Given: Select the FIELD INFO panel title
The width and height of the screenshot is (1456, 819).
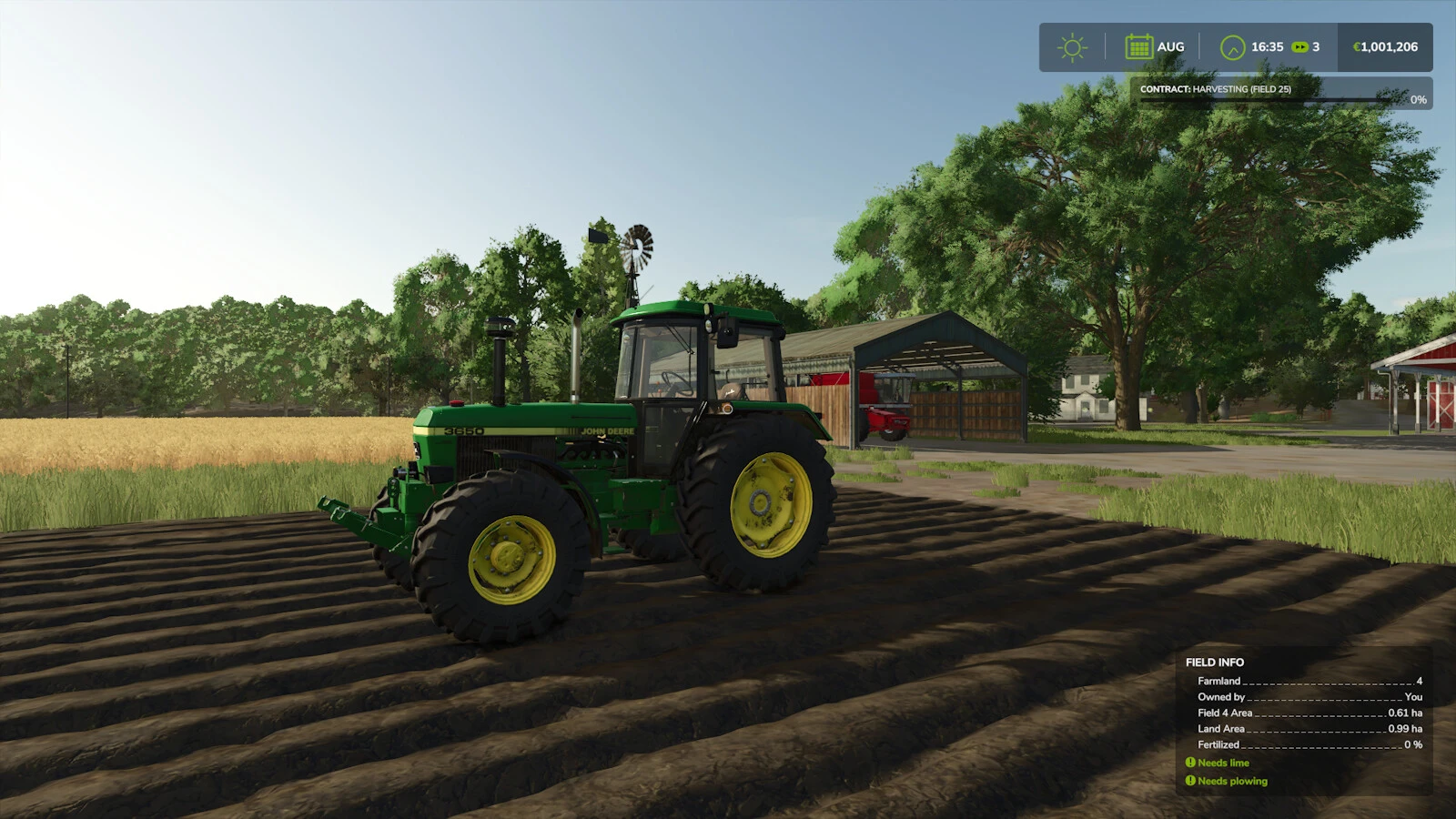Looking at the screenshot, I should click(1215, 662).
